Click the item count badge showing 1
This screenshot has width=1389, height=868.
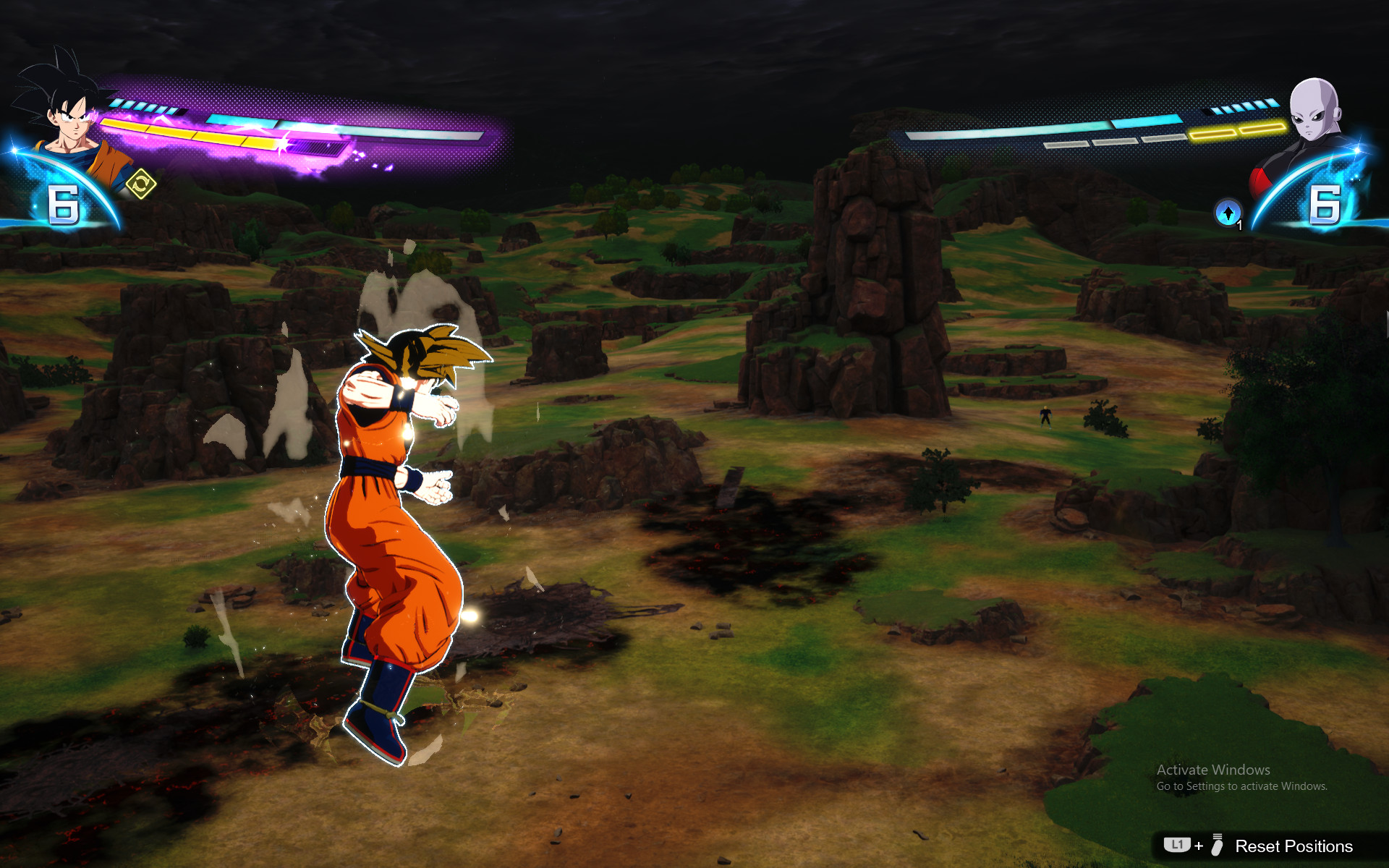[x=1239, y=225]
